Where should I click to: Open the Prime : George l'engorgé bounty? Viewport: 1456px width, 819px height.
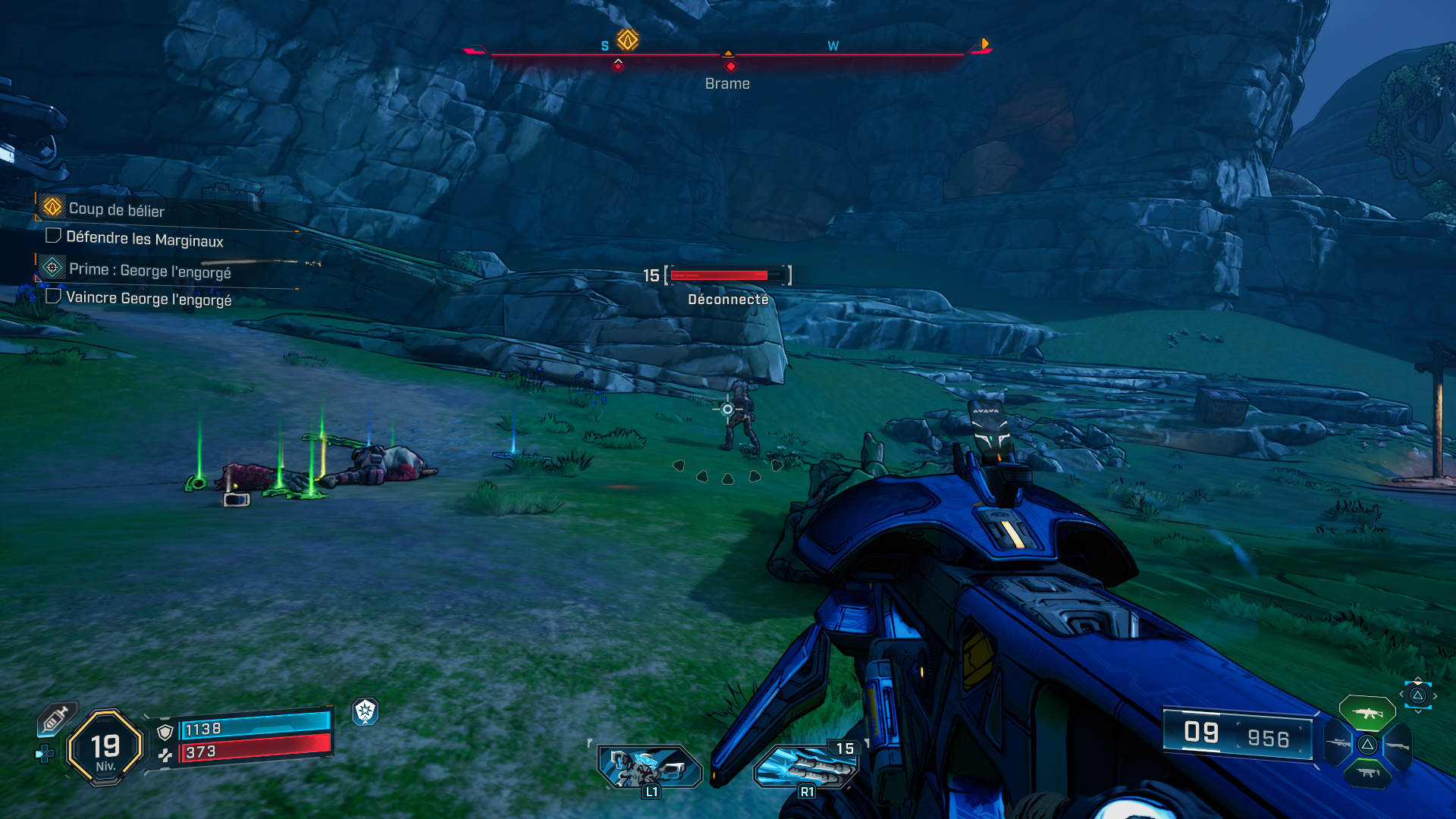coord(149,270)
